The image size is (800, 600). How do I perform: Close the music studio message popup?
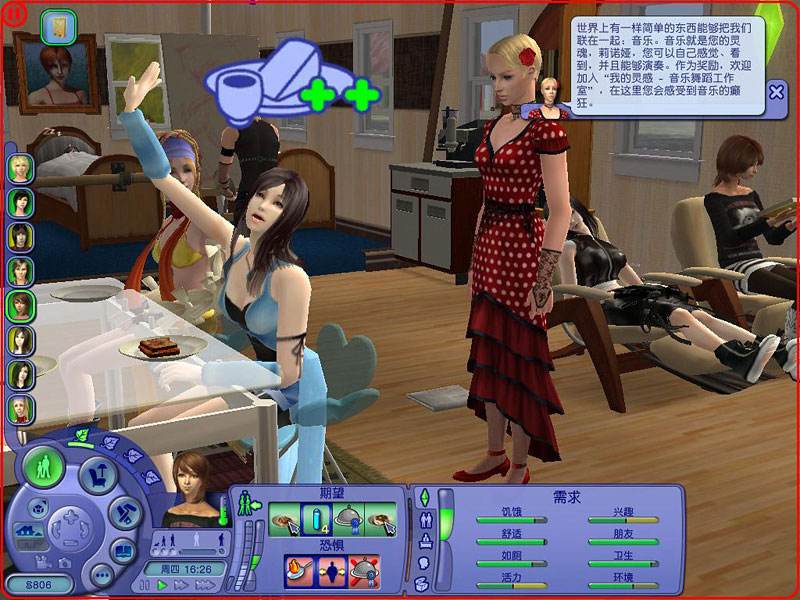point(776,93)
